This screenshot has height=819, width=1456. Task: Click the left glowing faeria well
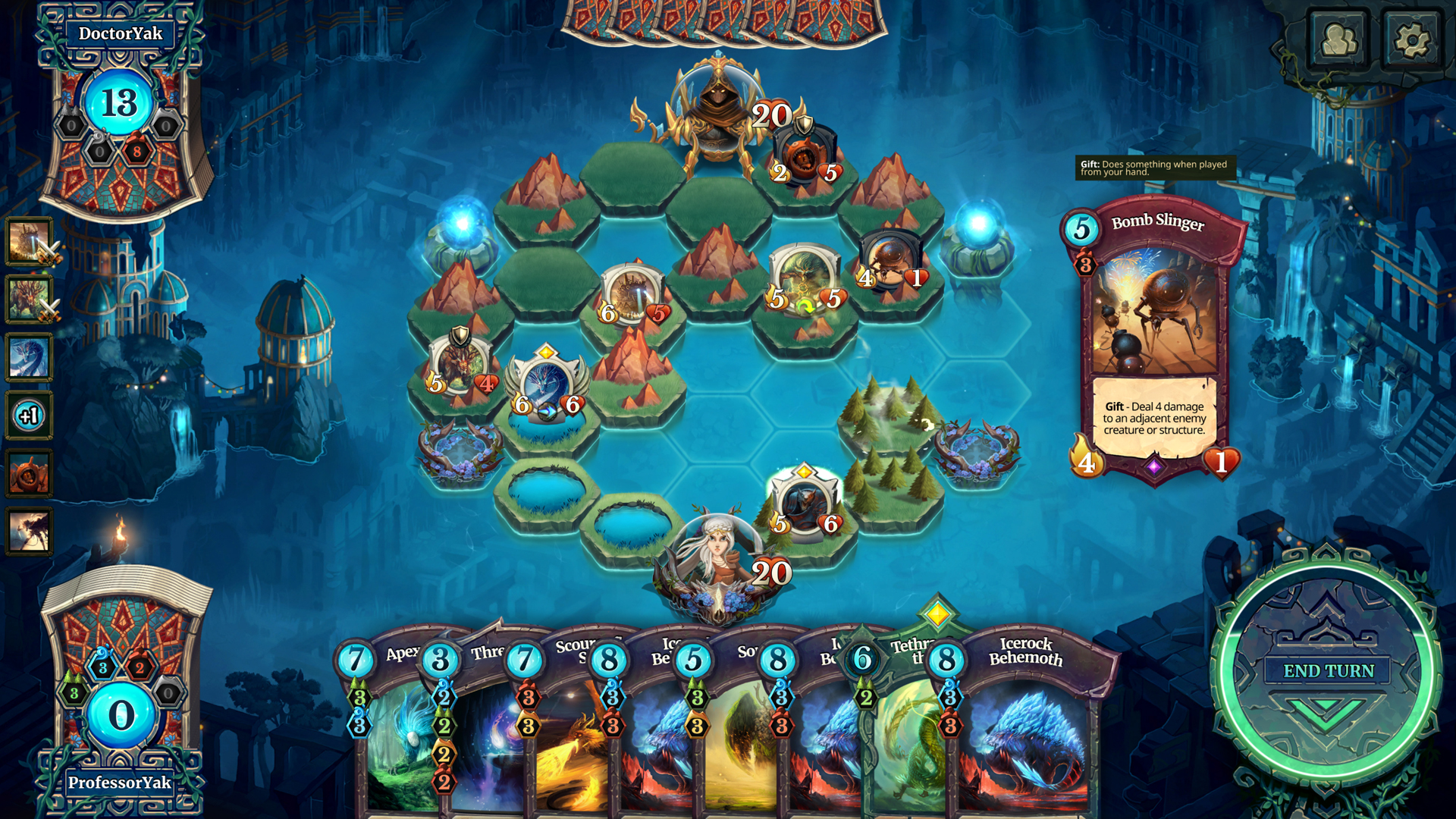pos(463,220)
